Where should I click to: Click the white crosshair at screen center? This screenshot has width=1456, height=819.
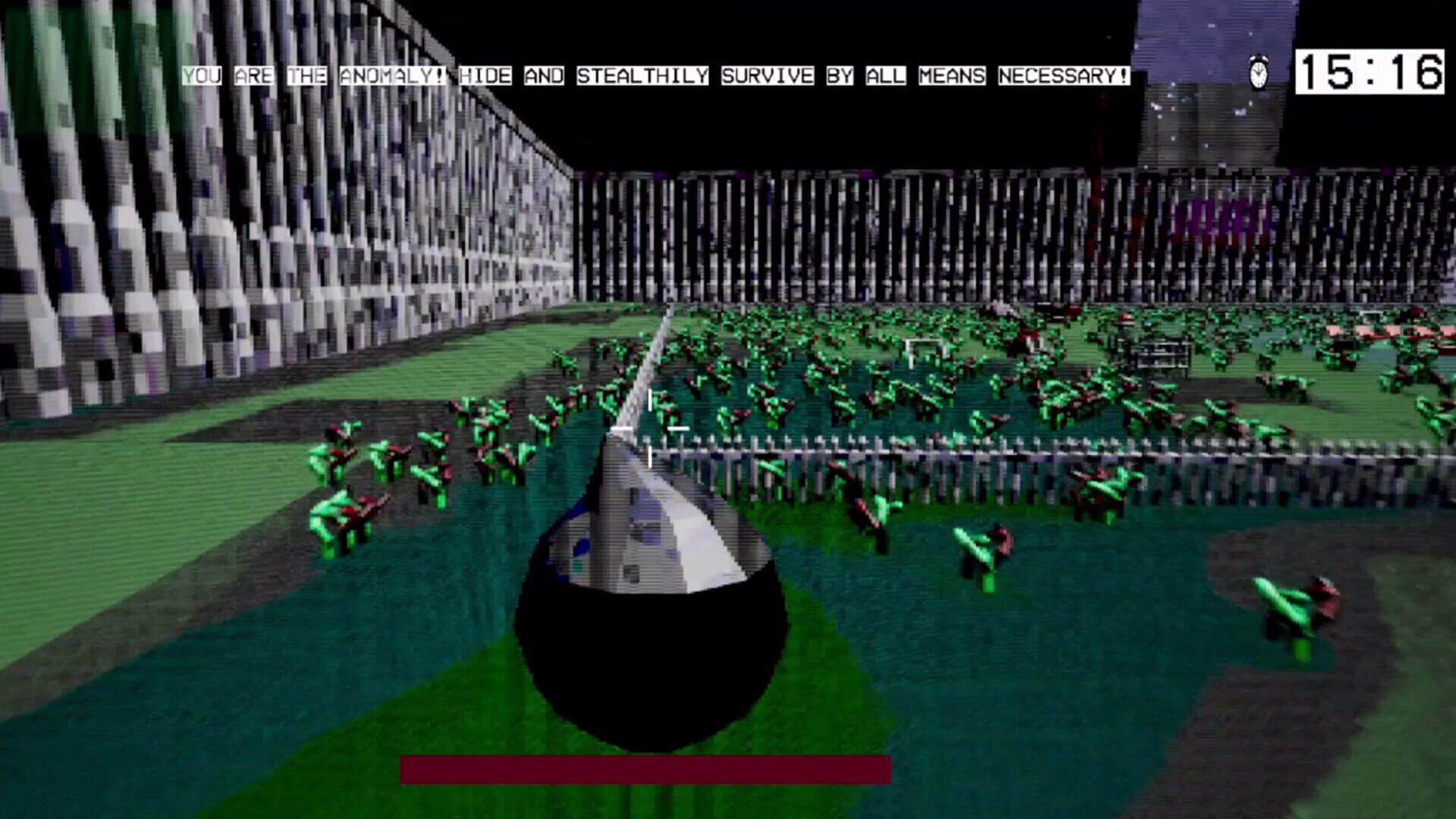(x=651, y=428)
